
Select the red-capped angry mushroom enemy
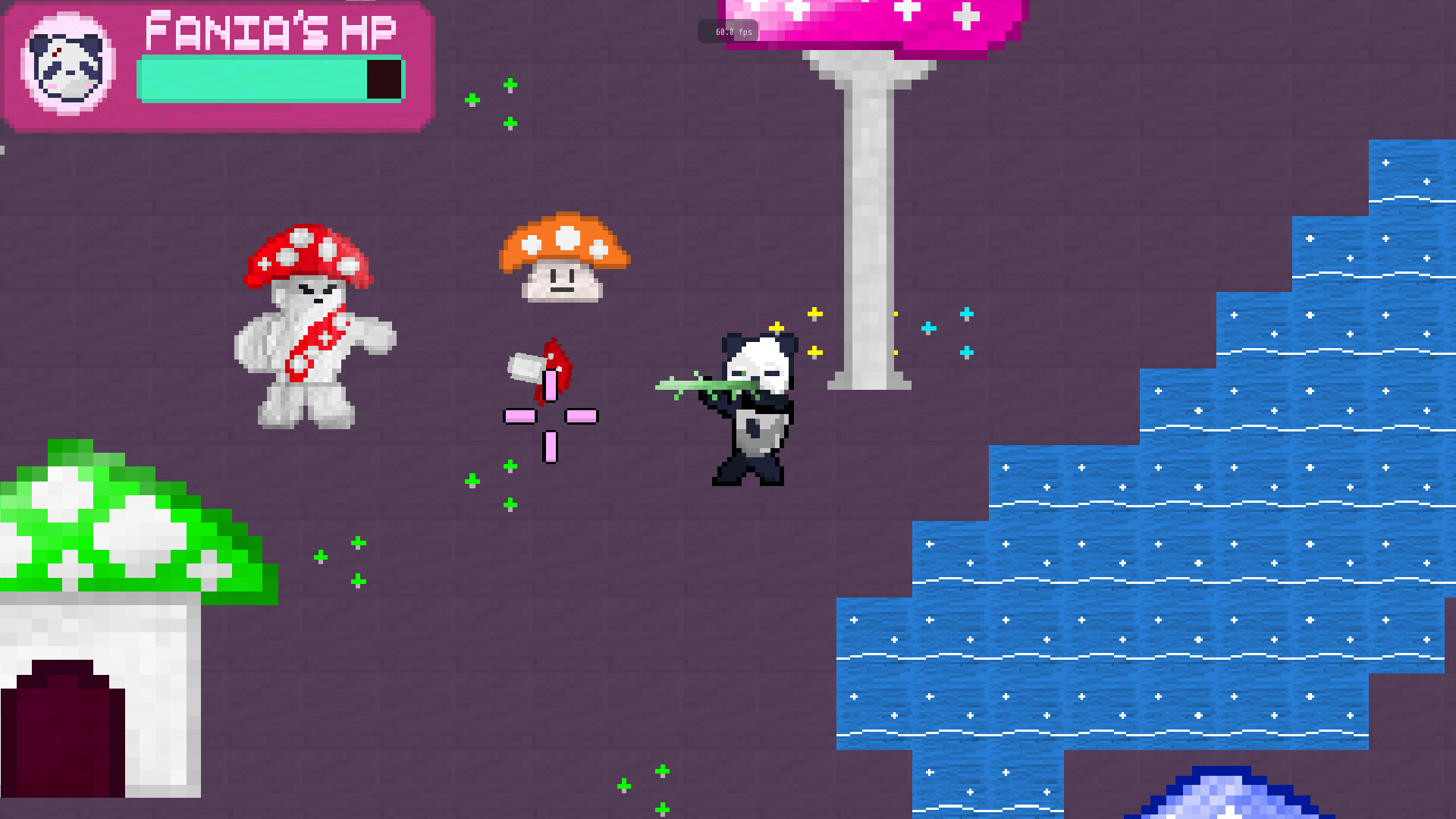tap(311, 326)
